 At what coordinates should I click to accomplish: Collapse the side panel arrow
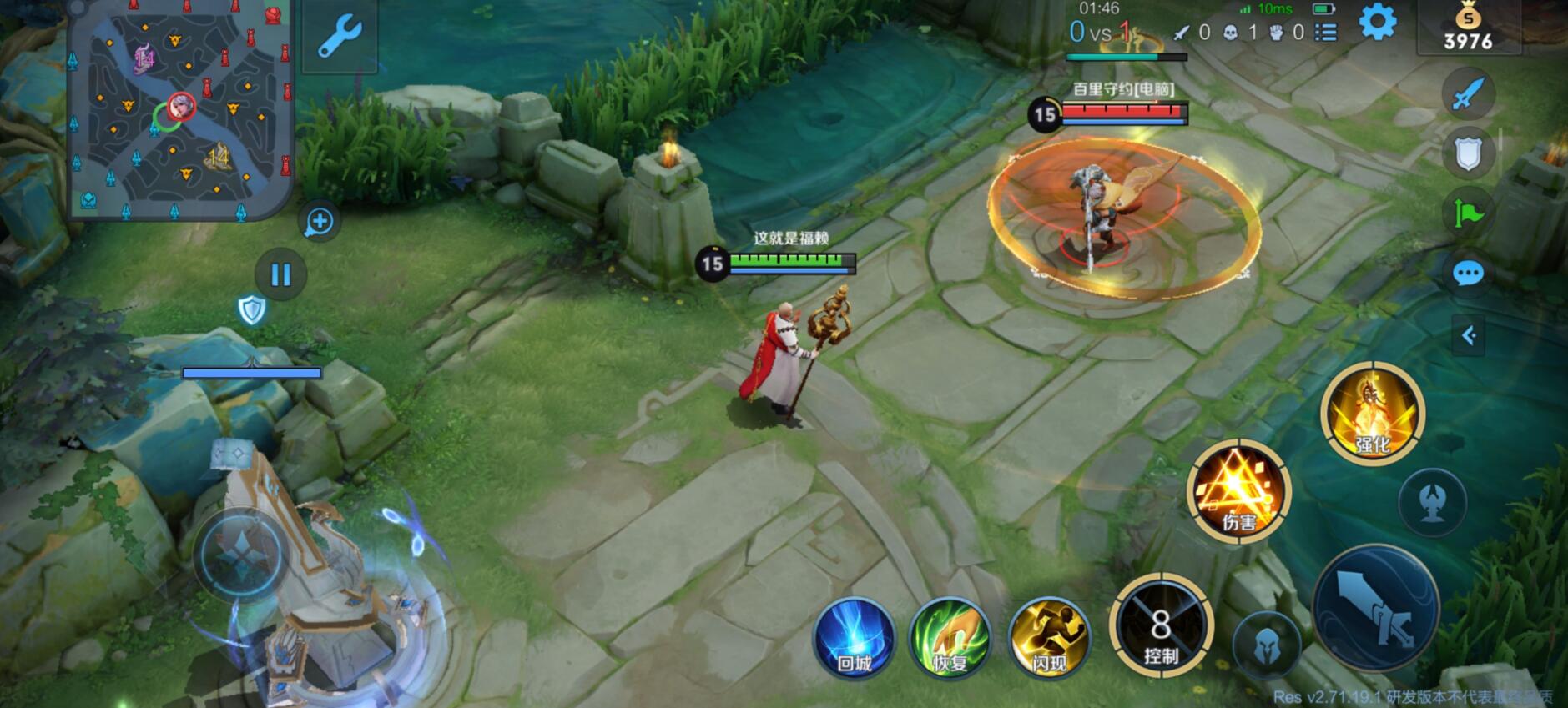[x=1469, y=335]
